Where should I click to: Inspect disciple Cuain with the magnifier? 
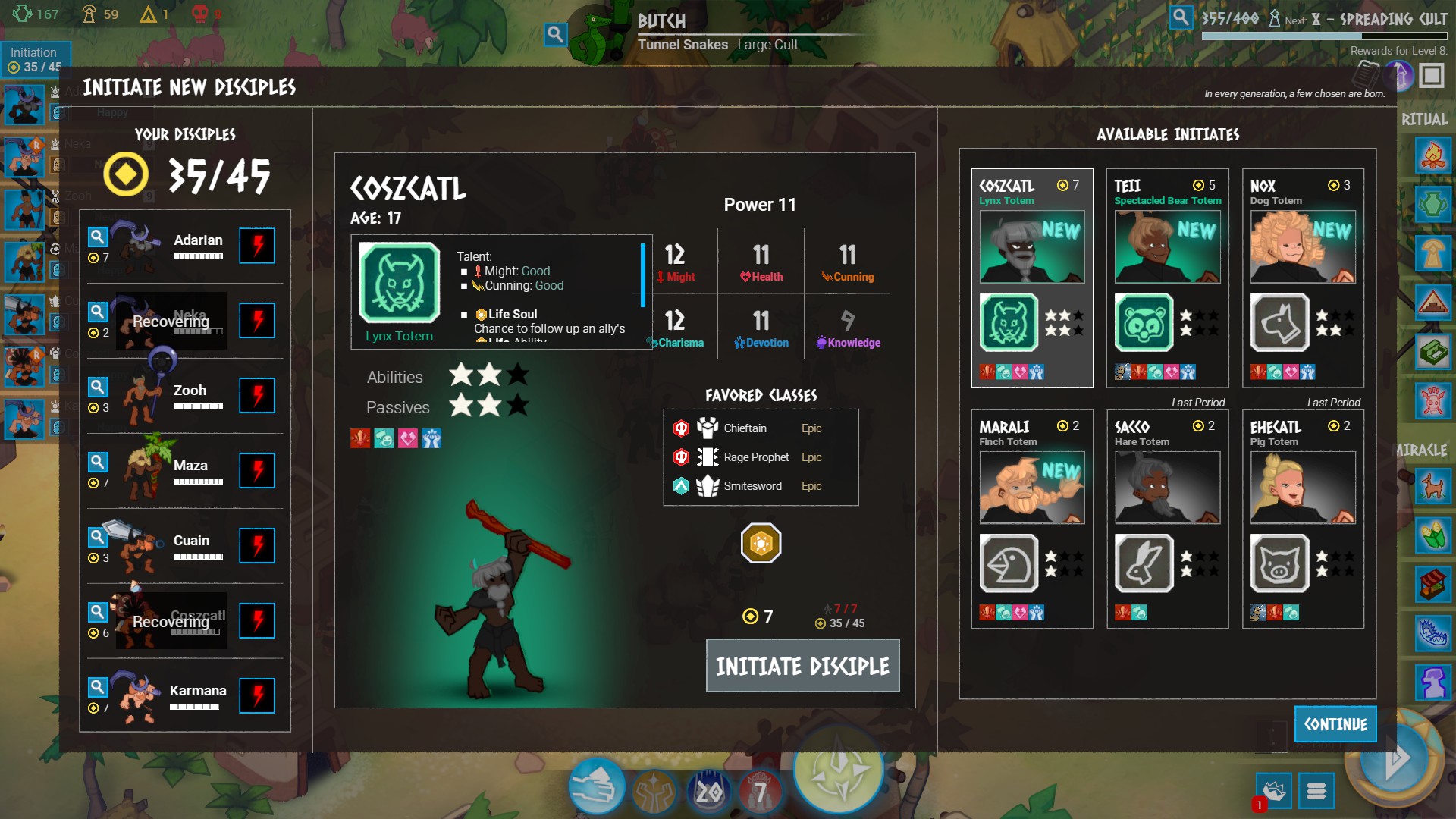tap(98, 538)
